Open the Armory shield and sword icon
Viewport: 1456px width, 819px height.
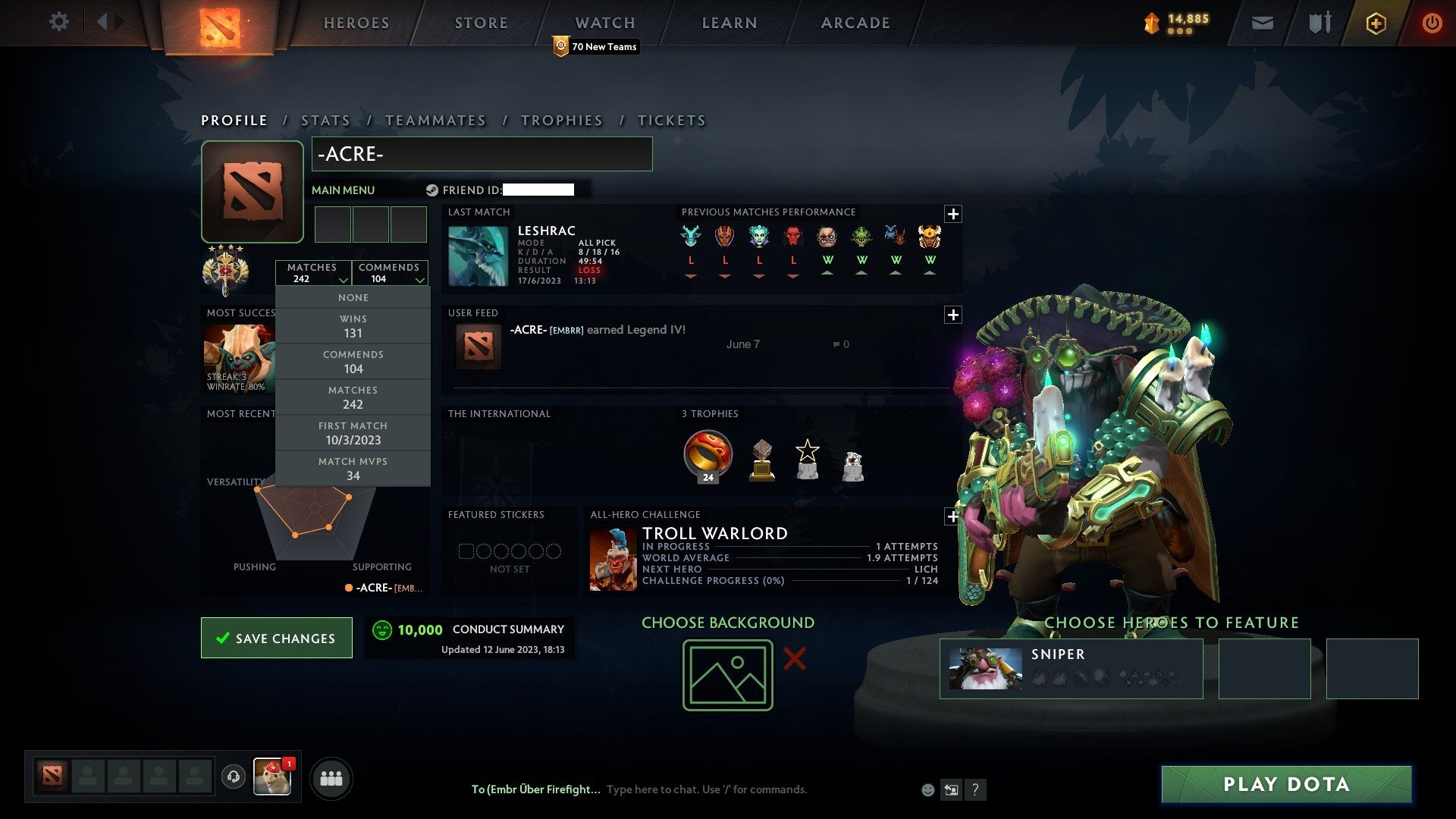pos(1319,23)
